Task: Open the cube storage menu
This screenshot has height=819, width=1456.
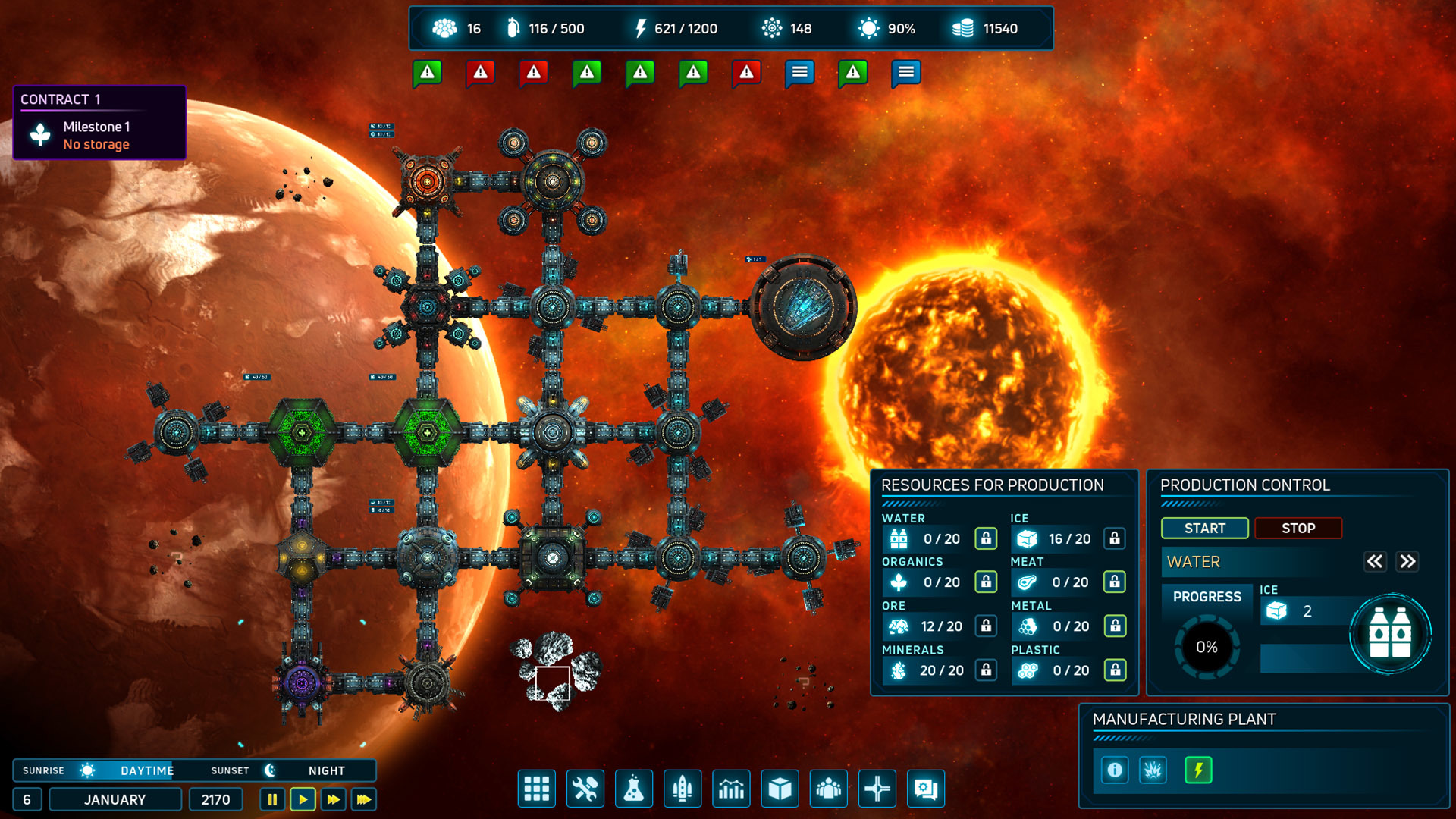Action: pos(780,789)
